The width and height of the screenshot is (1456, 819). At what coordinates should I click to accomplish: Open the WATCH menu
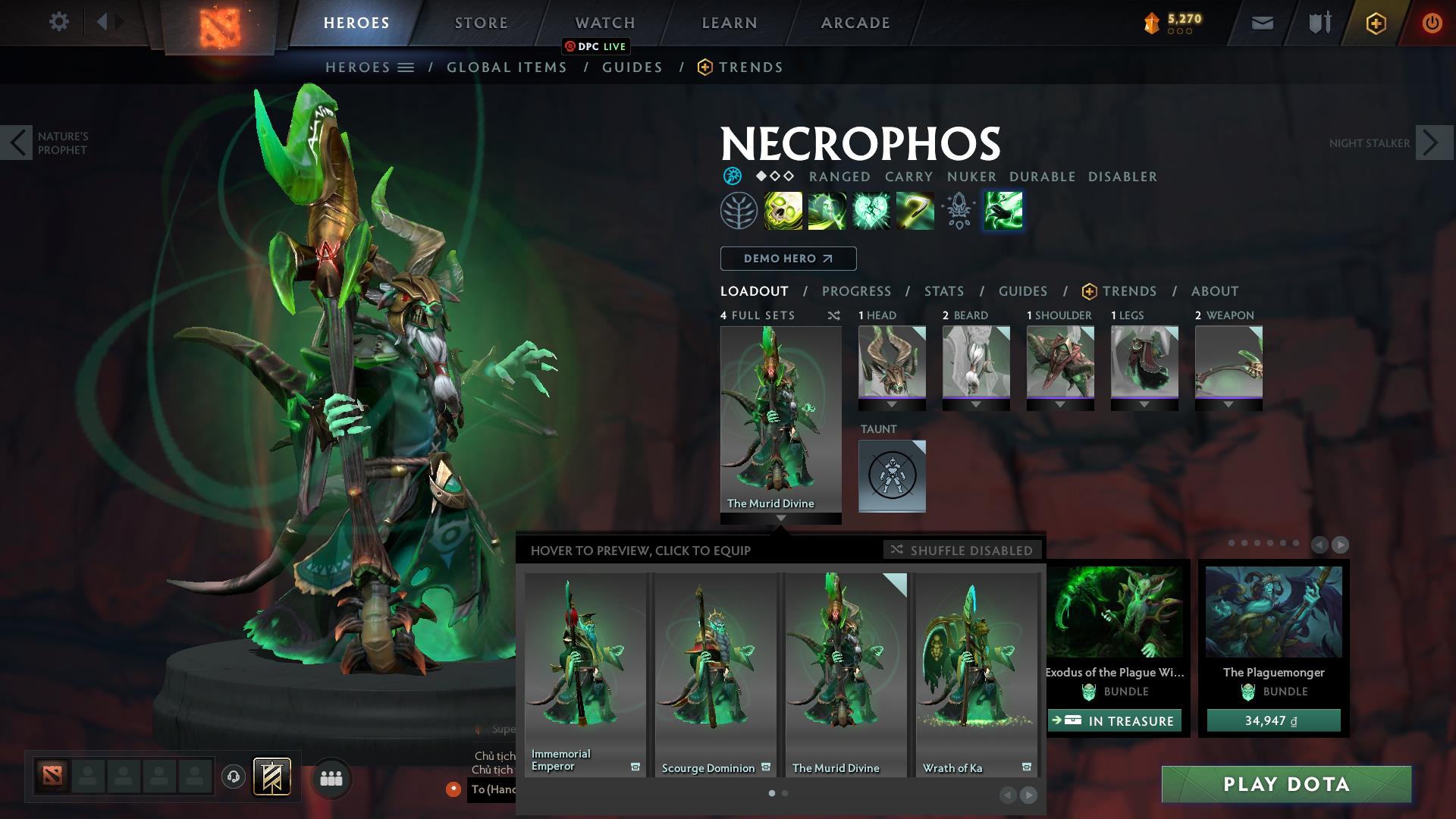[604, 22]
